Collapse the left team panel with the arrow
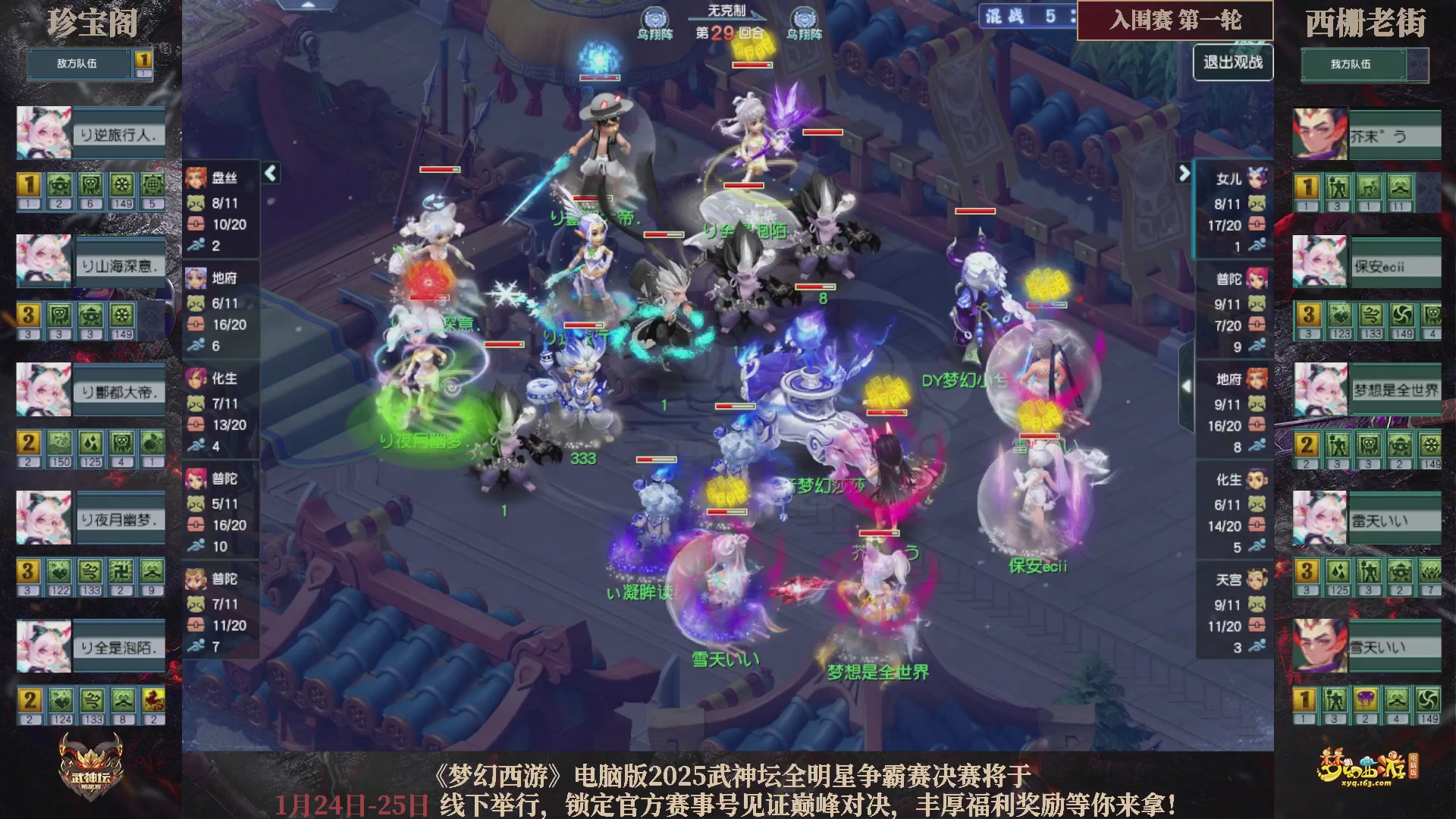Screen dimensions: 1456x819 coord(269,173)
